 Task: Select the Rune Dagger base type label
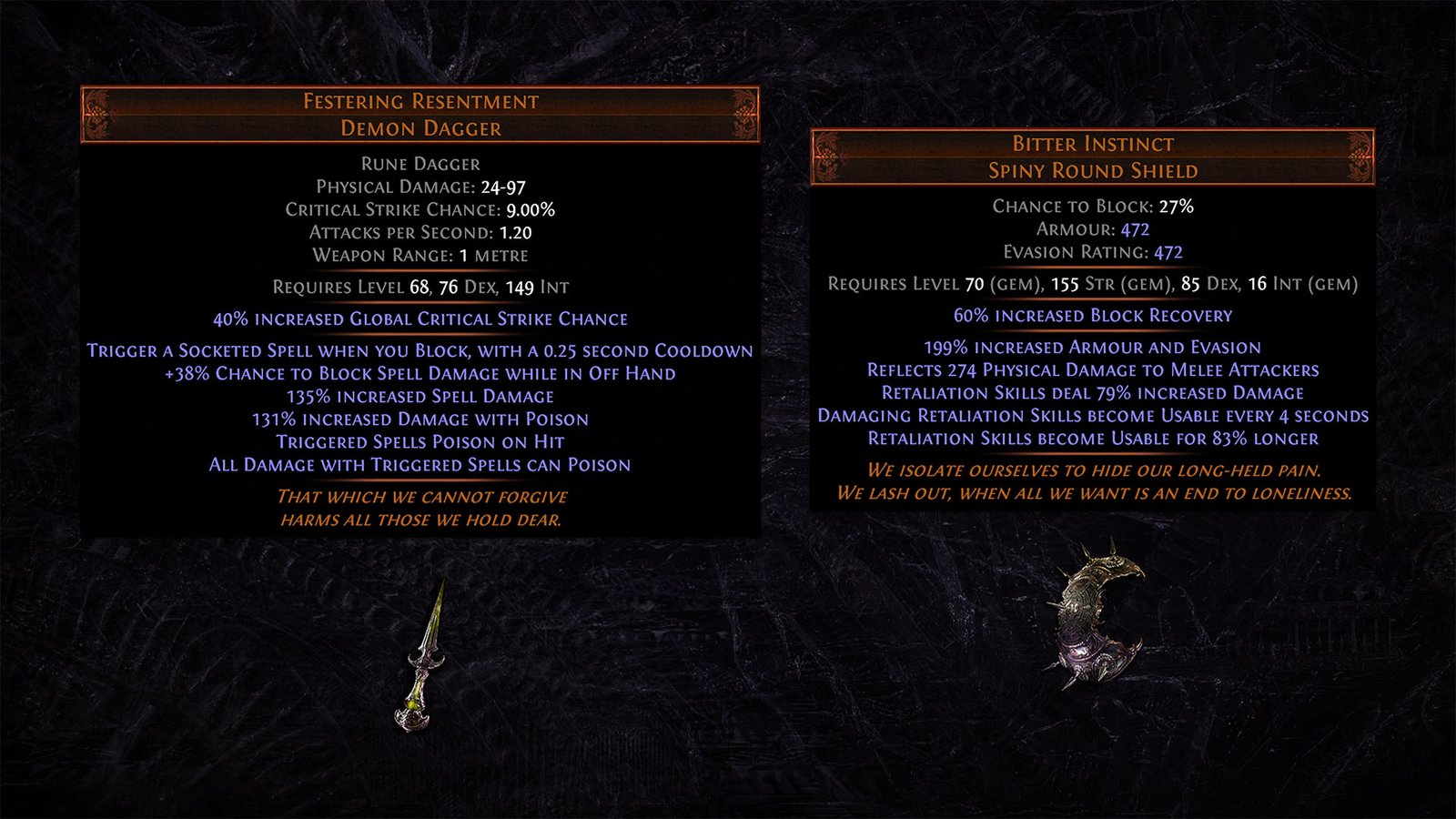click(x=421, y=164)
